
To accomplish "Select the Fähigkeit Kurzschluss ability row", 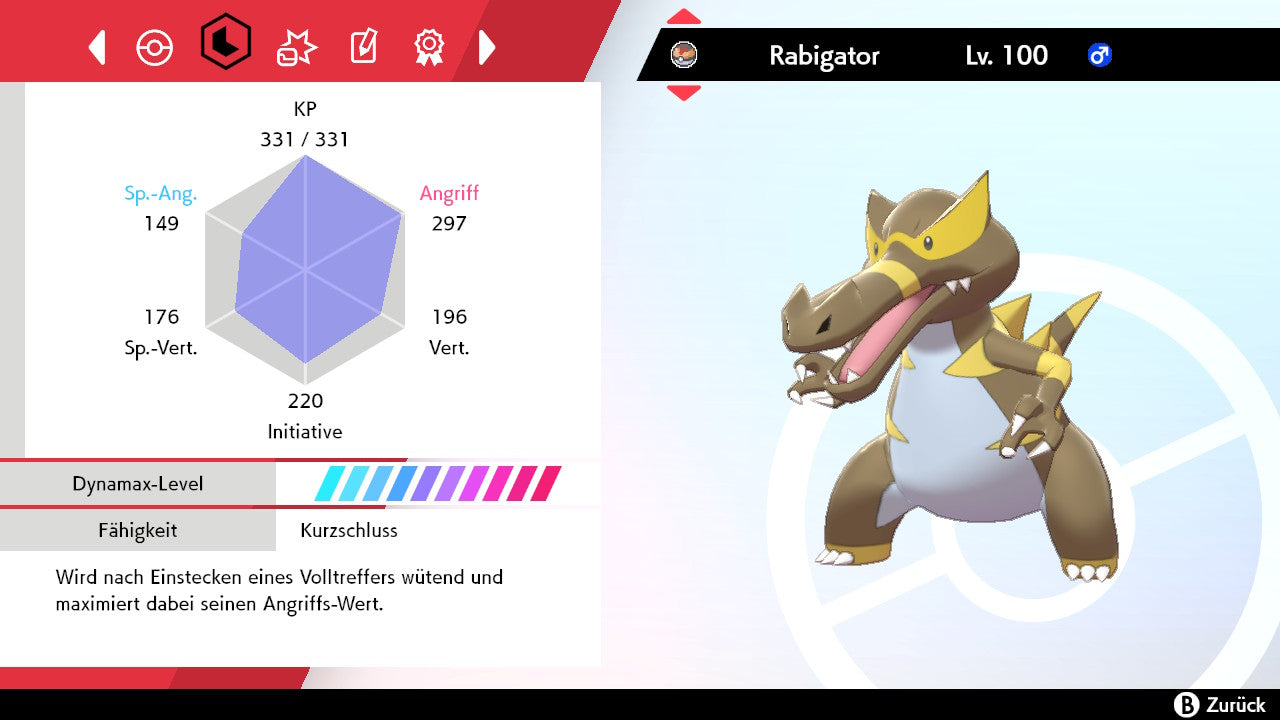I will [300, 530].
